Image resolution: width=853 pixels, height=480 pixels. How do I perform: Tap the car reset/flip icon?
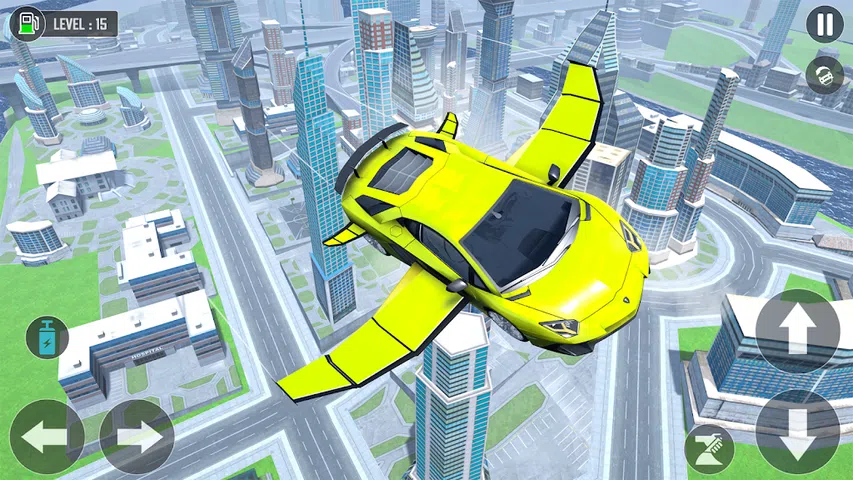[x=825, y=75]
